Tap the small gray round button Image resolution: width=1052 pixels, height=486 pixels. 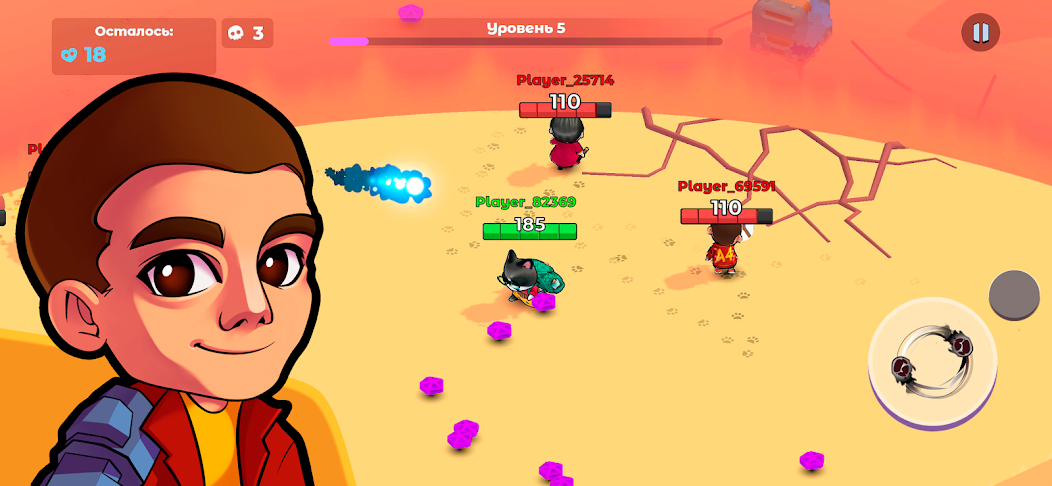(1014, 295)
